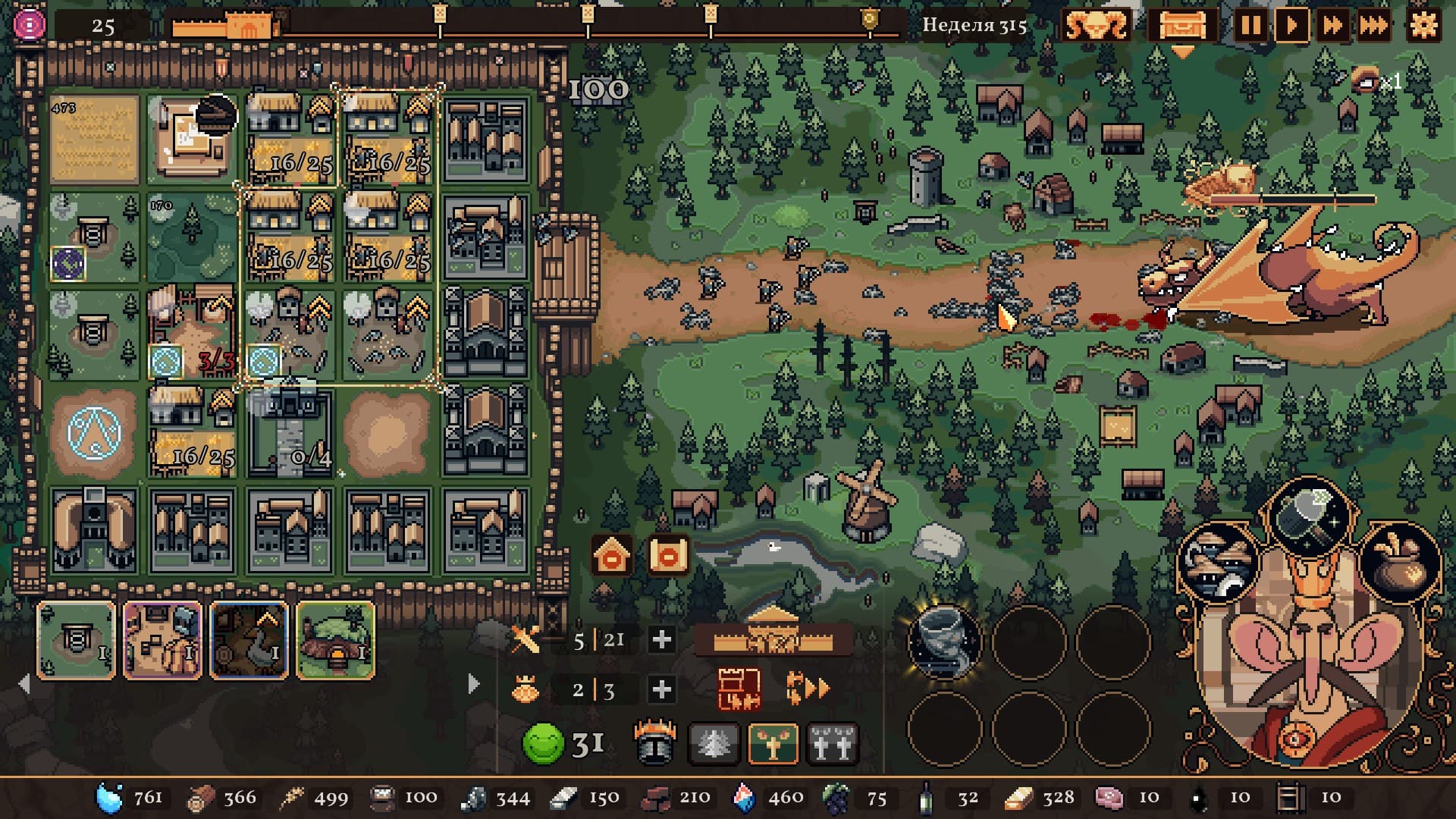This screenshot has width=1456, height=819.
Task: Open the settings gear icon
Action: click(x=1424, y=24)
